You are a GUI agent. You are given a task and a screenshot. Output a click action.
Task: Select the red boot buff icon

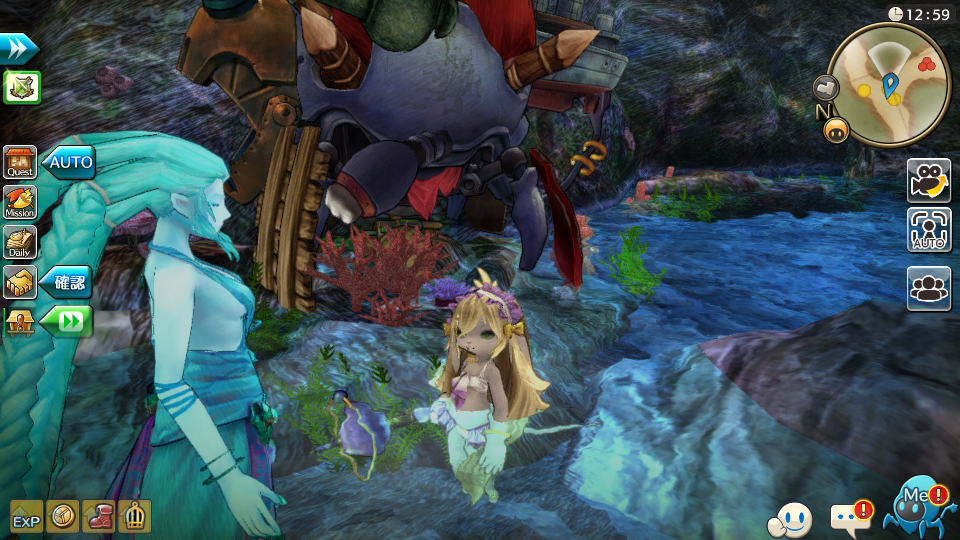98,516
